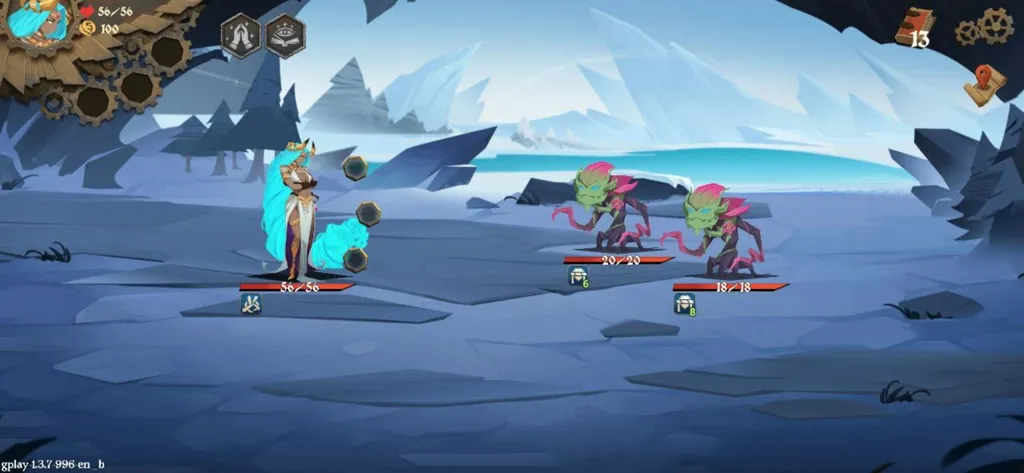Viewport: 1024px width, 473px height.
Task: Inspect the praying hands hexagon icon
Action: tap(241, 35)
